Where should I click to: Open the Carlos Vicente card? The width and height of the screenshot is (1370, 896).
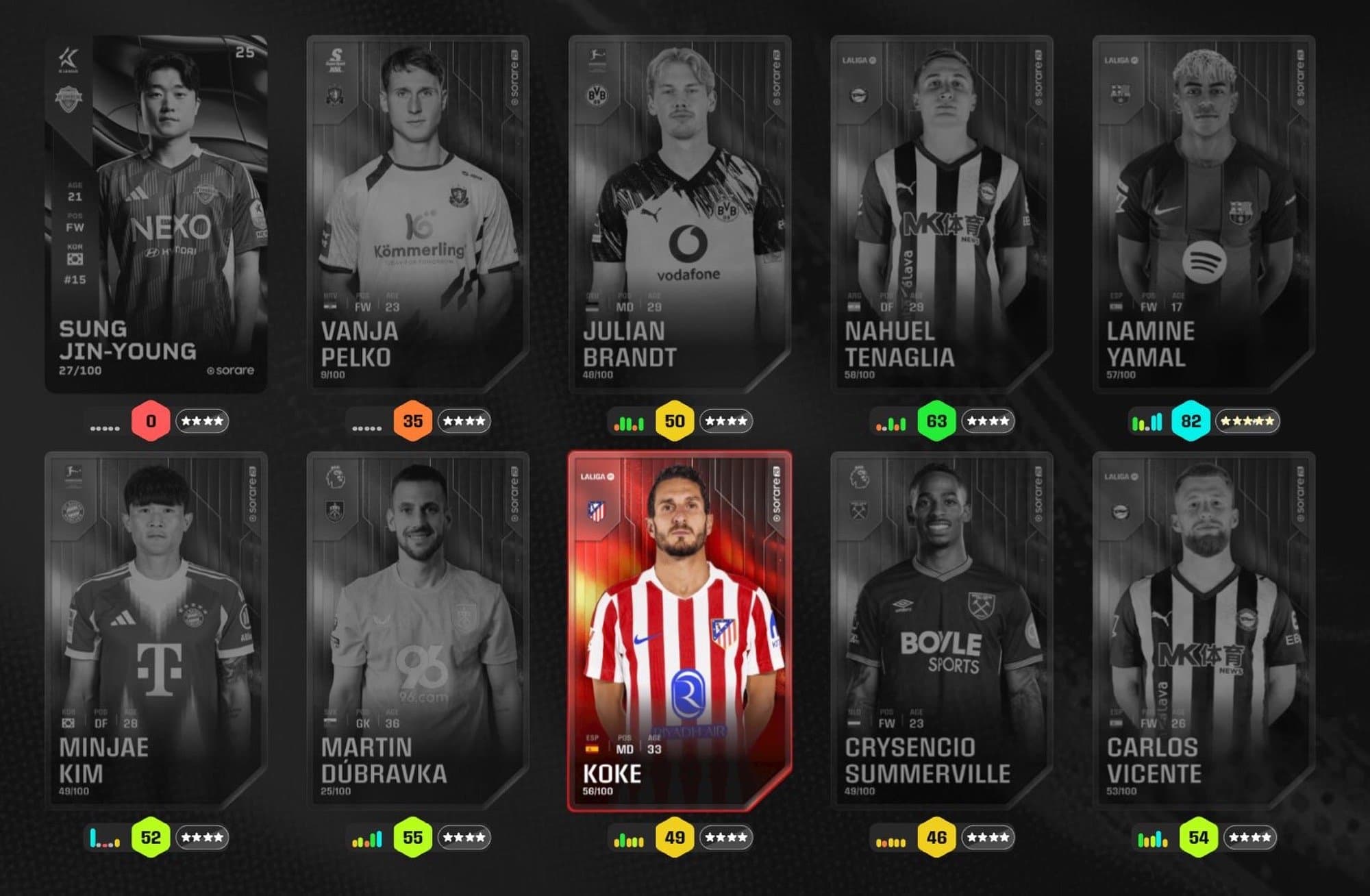coord(1204,630)
